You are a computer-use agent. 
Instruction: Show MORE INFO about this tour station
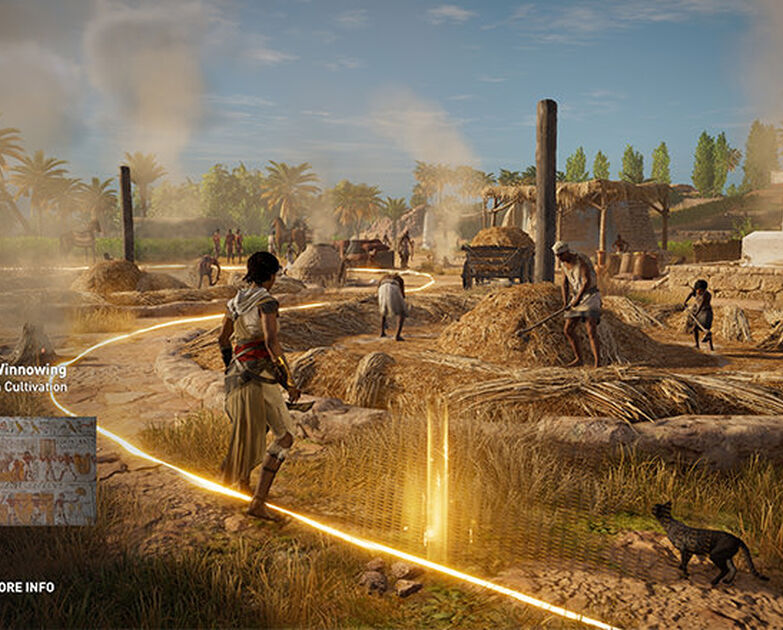click(26, 587)
